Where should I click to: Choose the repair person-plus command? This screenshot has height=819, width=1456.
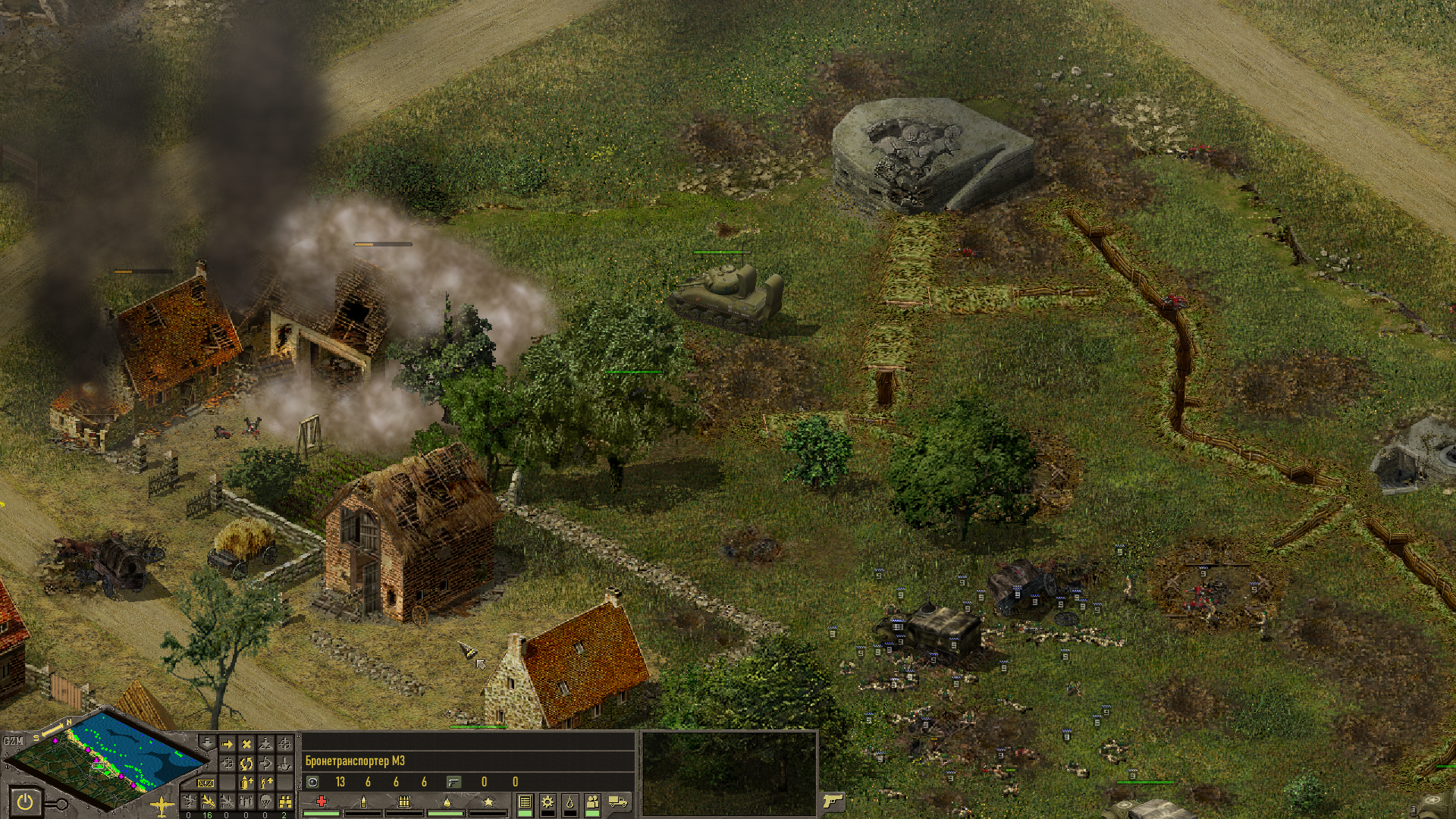tap(265, 782)
